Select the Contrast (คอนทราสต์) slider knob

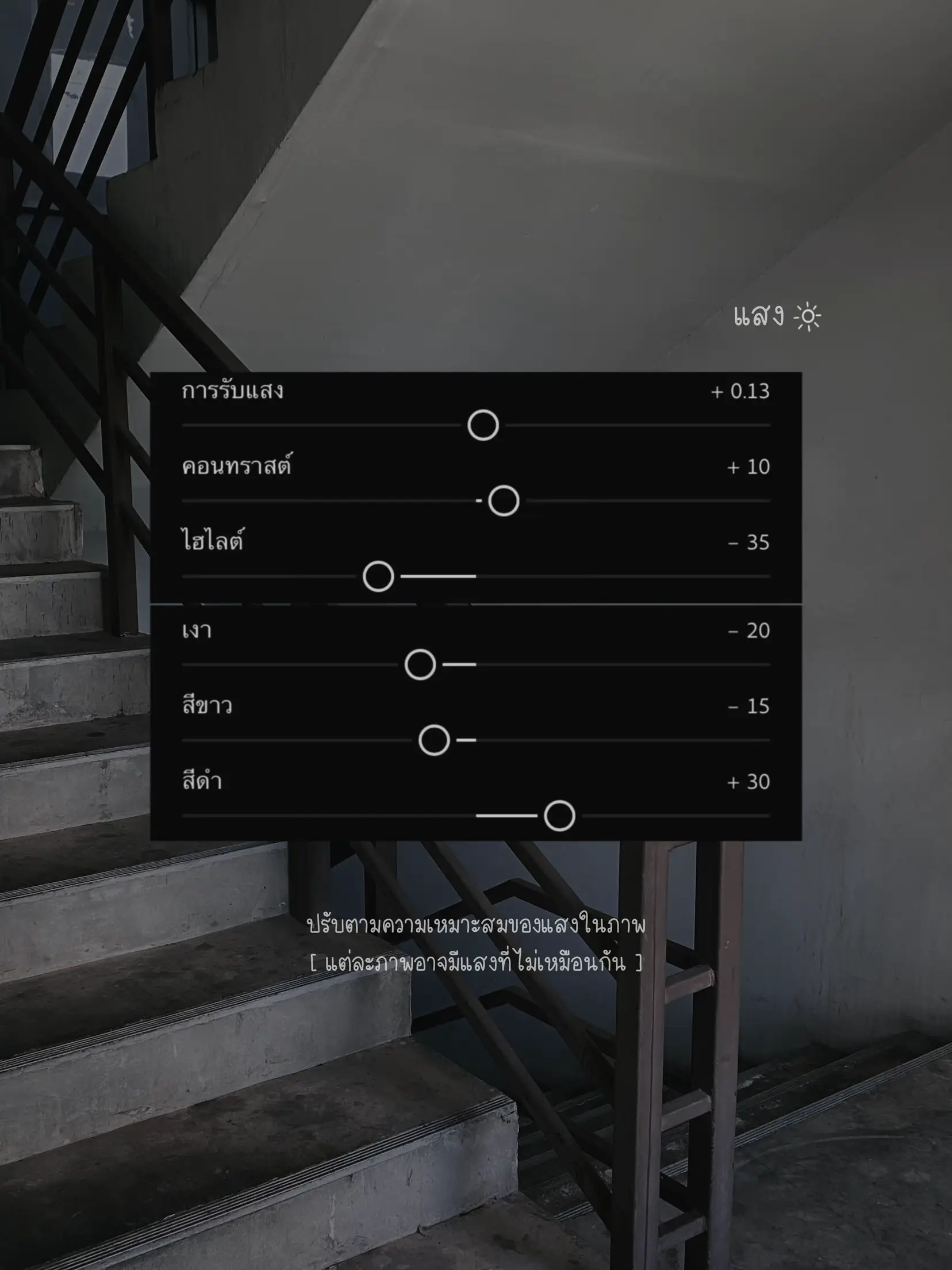(504, 501)
